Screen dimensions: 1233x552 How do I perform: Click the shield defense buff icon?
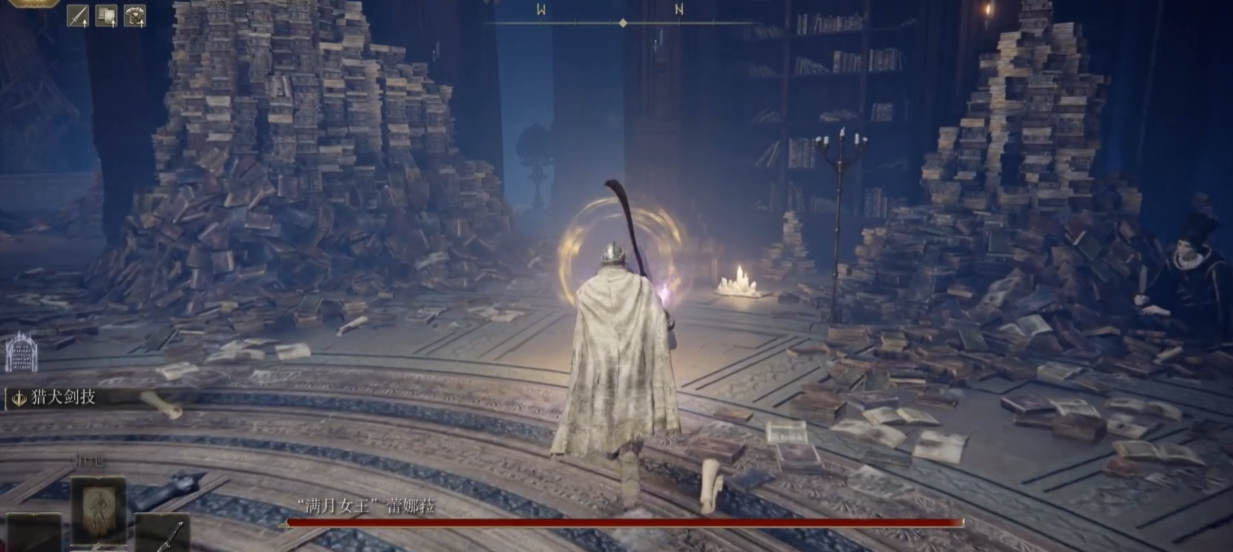[x=106, y=15]
